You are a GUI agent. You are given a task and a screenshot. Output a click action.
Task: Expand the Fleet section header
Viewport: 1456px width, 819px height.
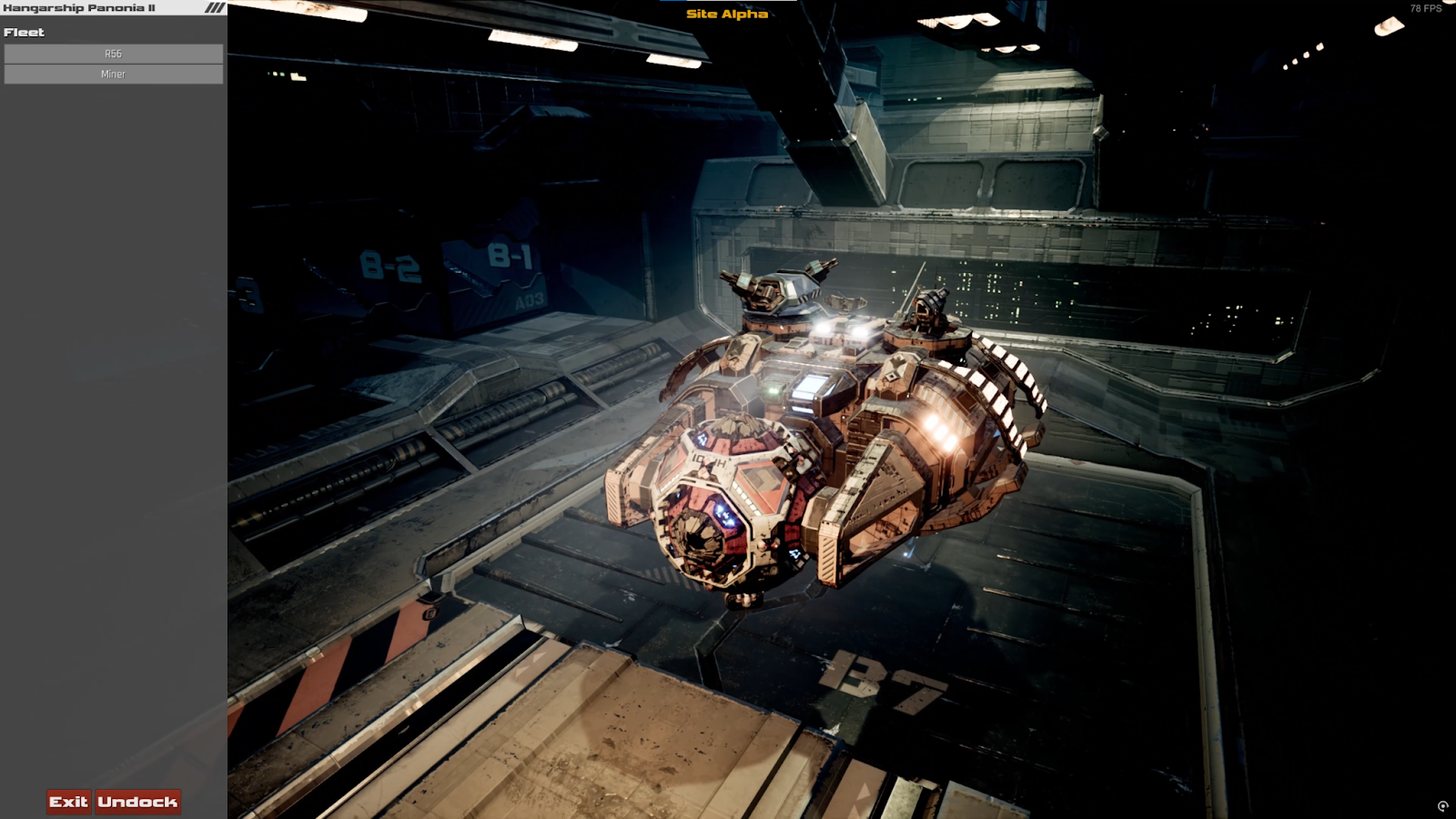pyautogui.click(x=23, y=32)
